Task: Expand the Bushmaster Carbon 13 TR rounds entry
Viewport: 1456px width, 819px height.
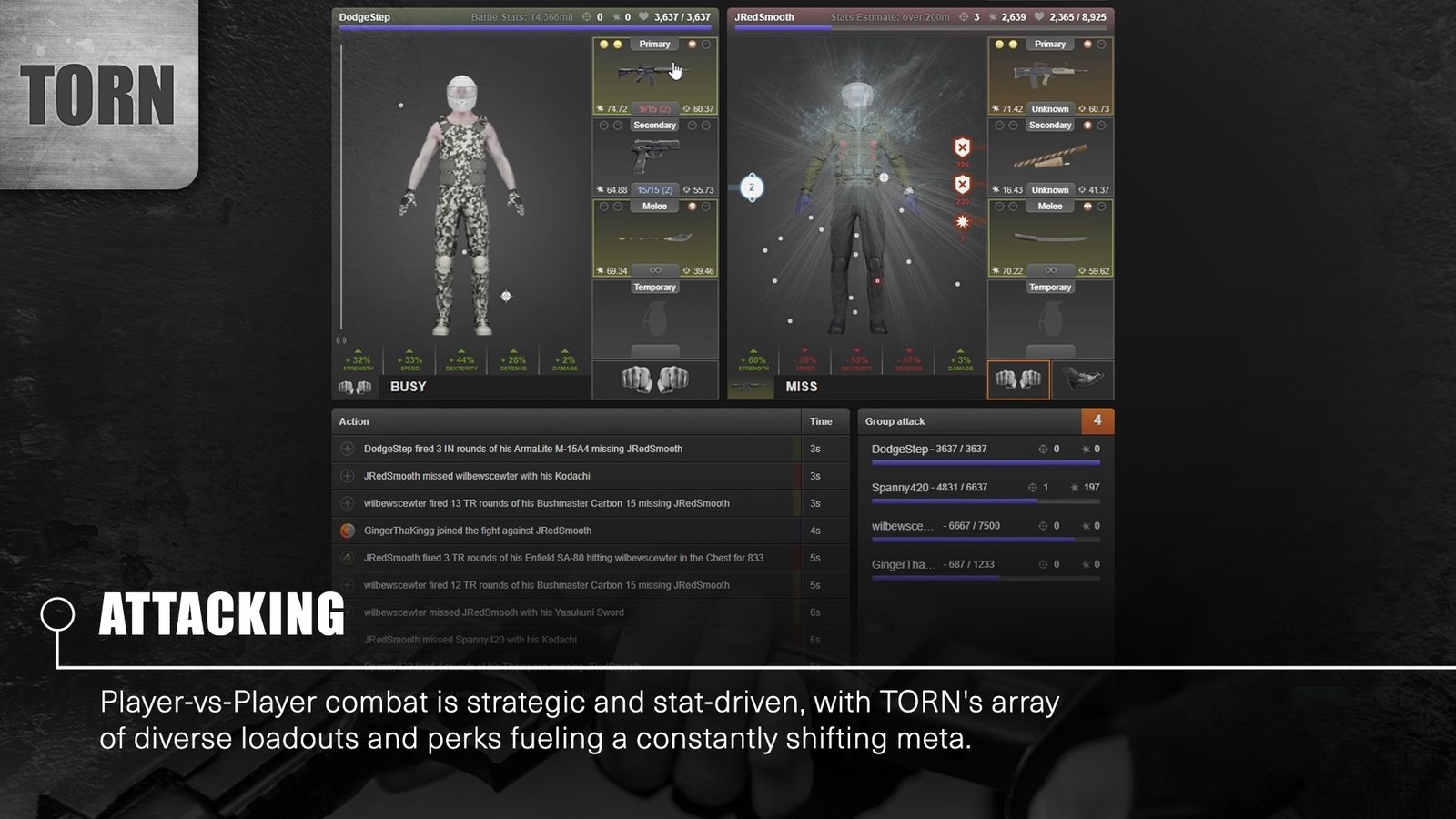Action: (x=347, y=503)
